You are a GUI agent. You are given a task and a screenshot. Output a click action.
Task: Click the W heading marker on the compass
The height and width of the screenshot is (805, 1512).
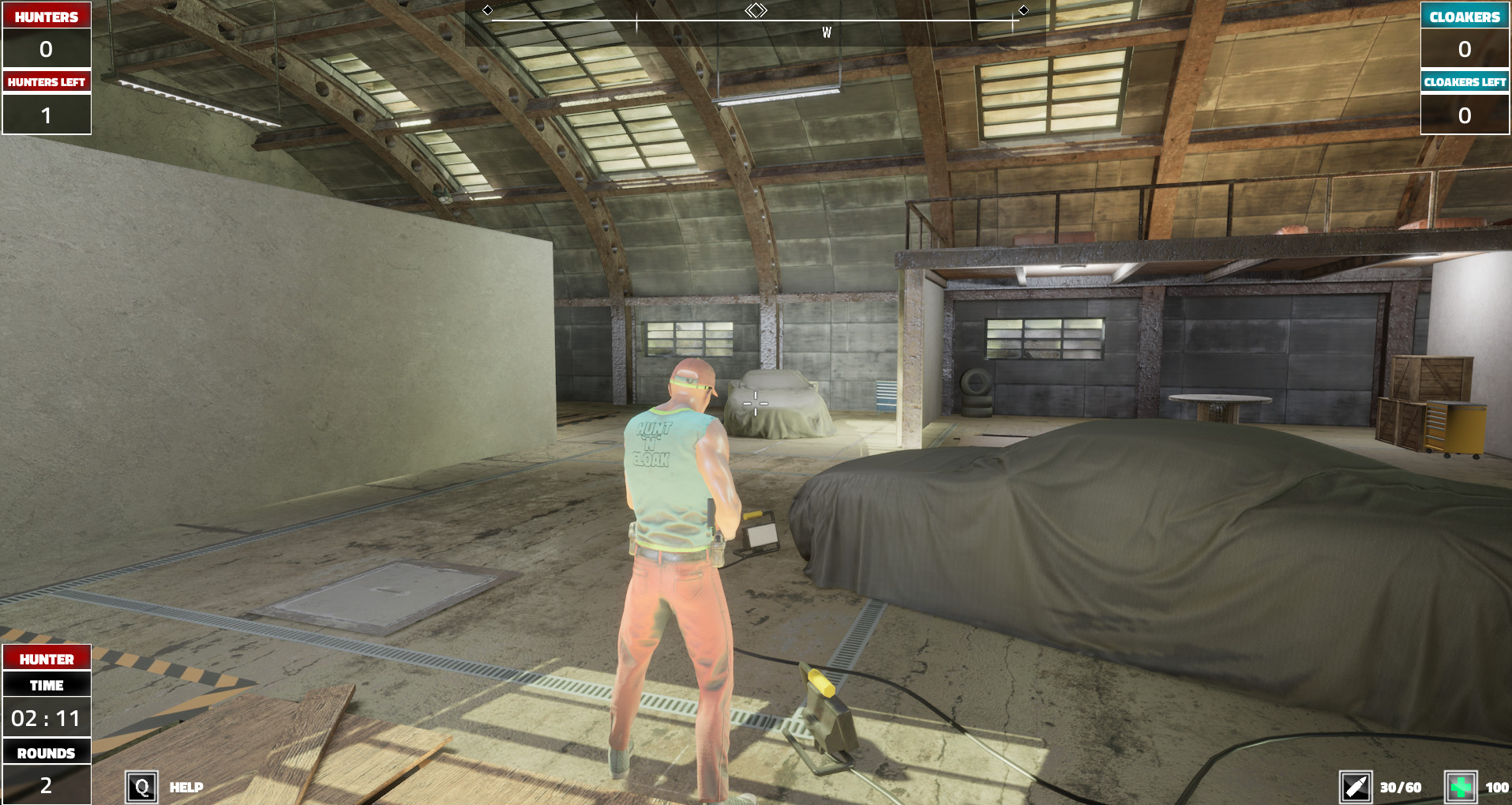[827, 32]
